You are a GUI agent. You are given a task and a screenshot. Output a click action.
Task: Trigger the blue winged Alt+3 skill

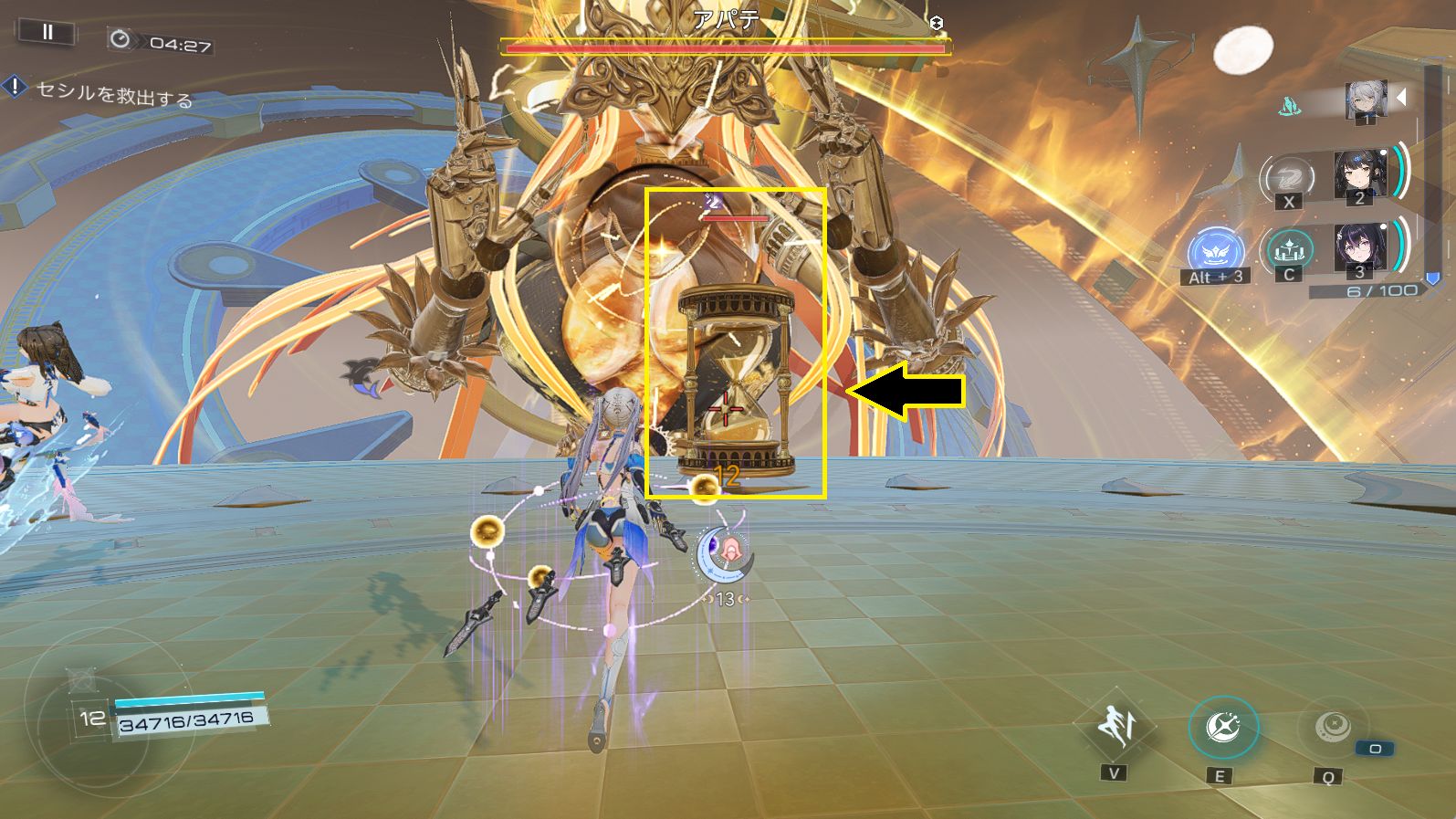coord(1216,250)
